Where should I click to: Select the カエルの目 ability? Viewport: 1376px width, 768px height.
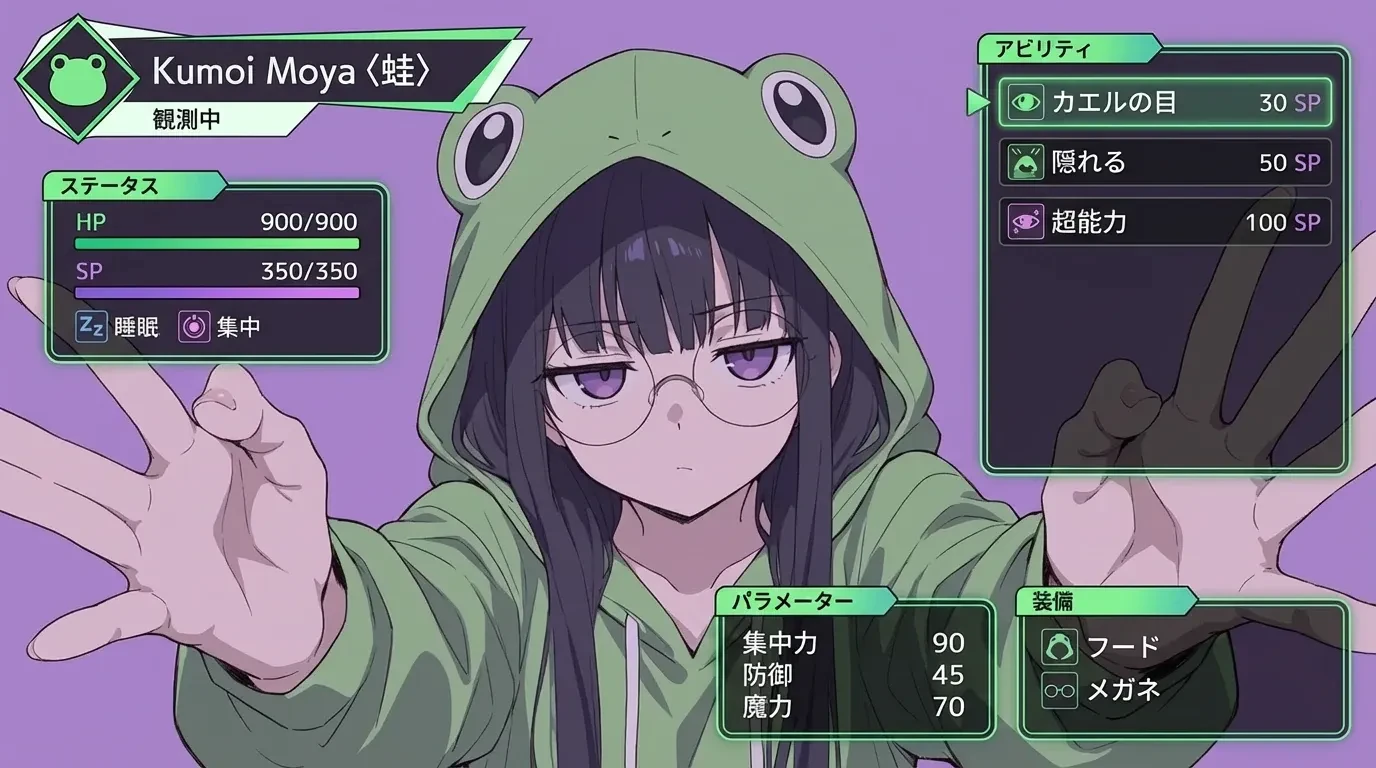(1165, 102)
